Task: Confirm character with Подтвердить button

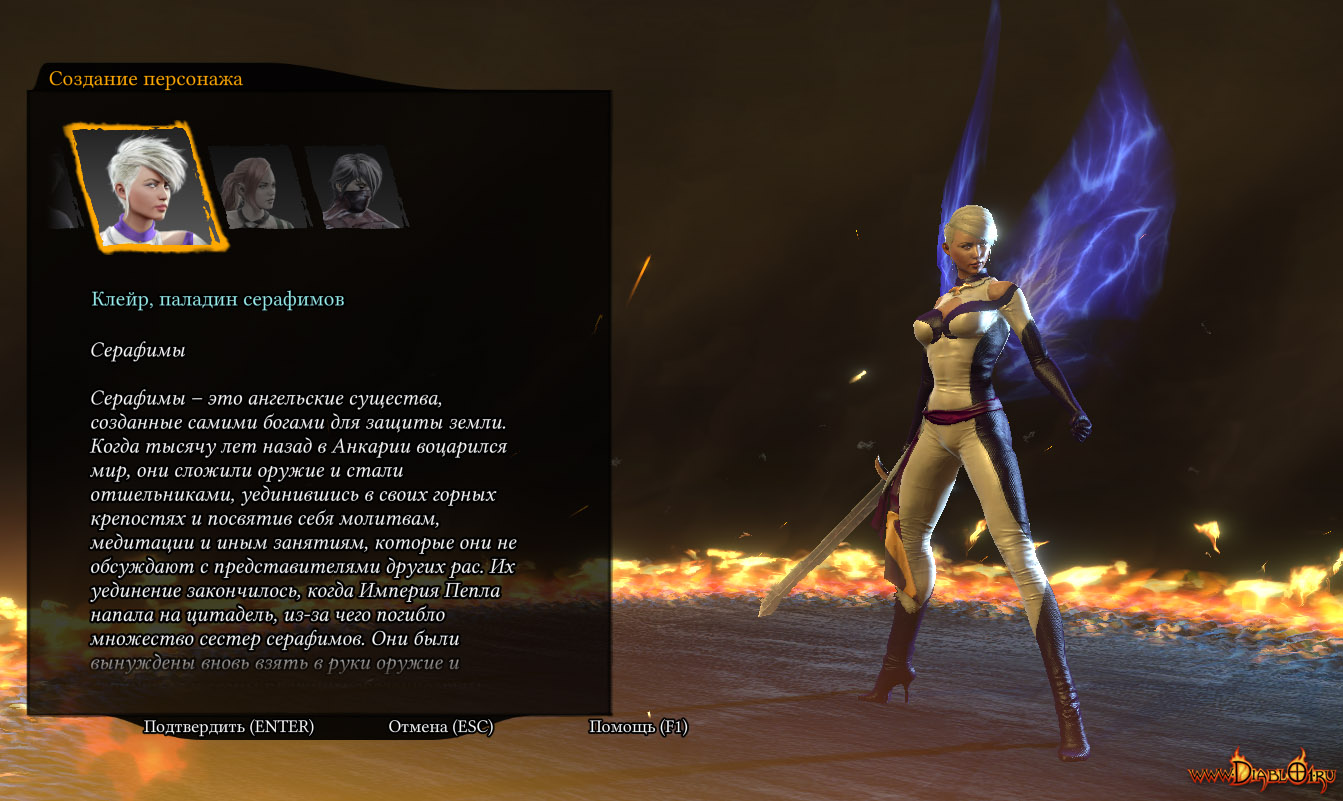Action: (x=229, y=727)
